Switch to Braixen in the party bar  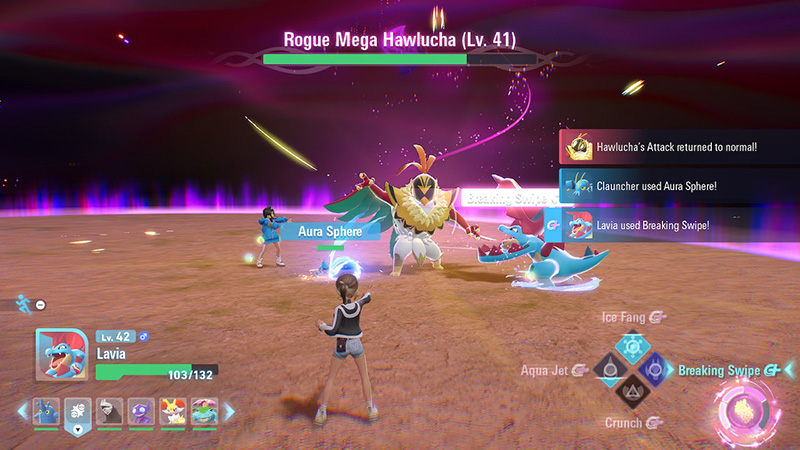click(x=171, y=411)
